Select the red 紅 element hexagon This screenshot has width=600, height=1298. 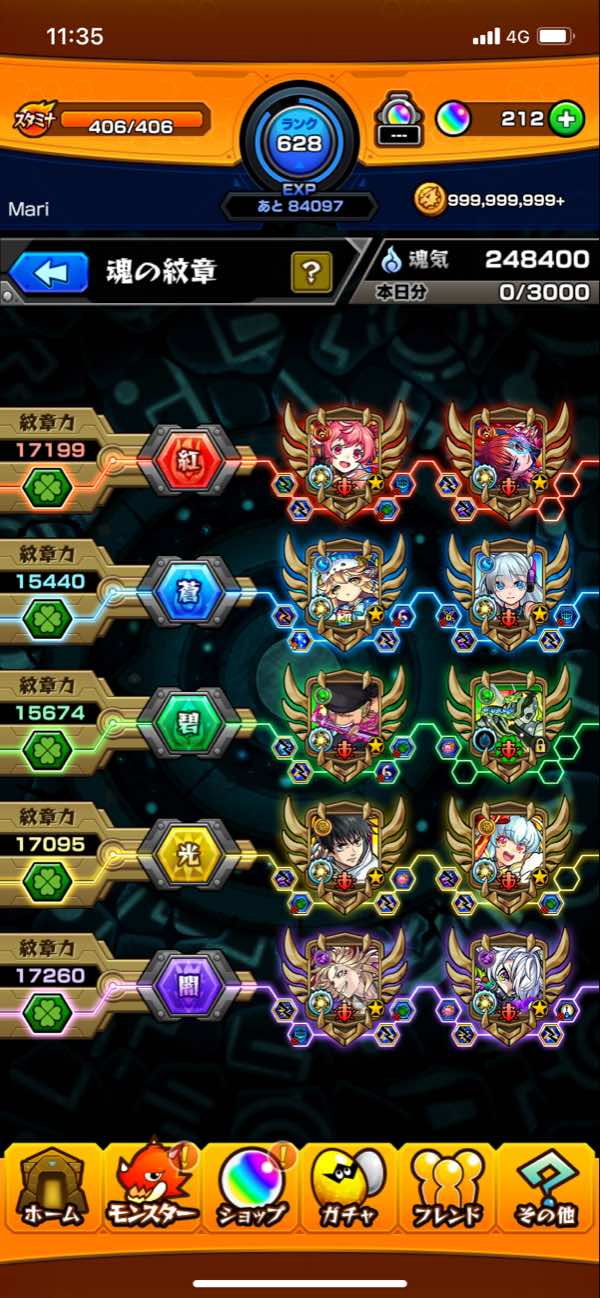tap(187, 461)
